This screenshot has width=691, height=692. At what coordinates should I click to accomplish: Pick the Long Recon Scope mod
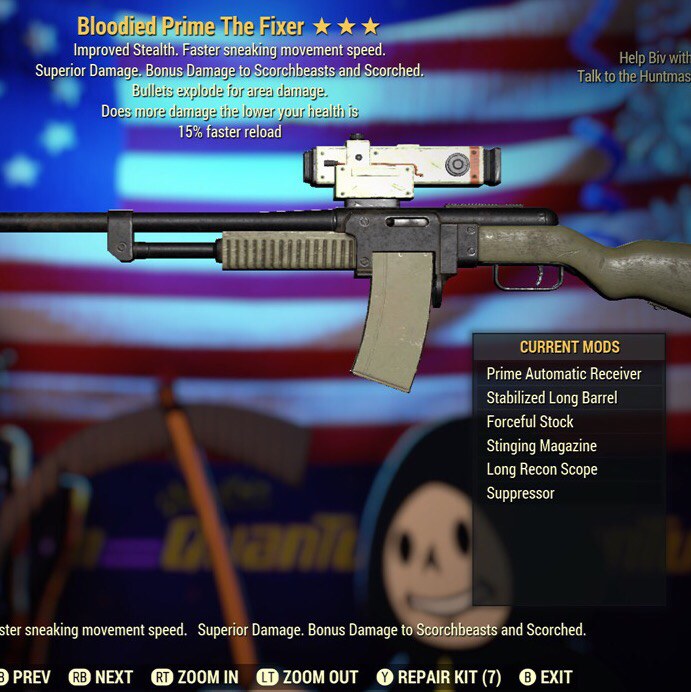click(x=541, y=469)
